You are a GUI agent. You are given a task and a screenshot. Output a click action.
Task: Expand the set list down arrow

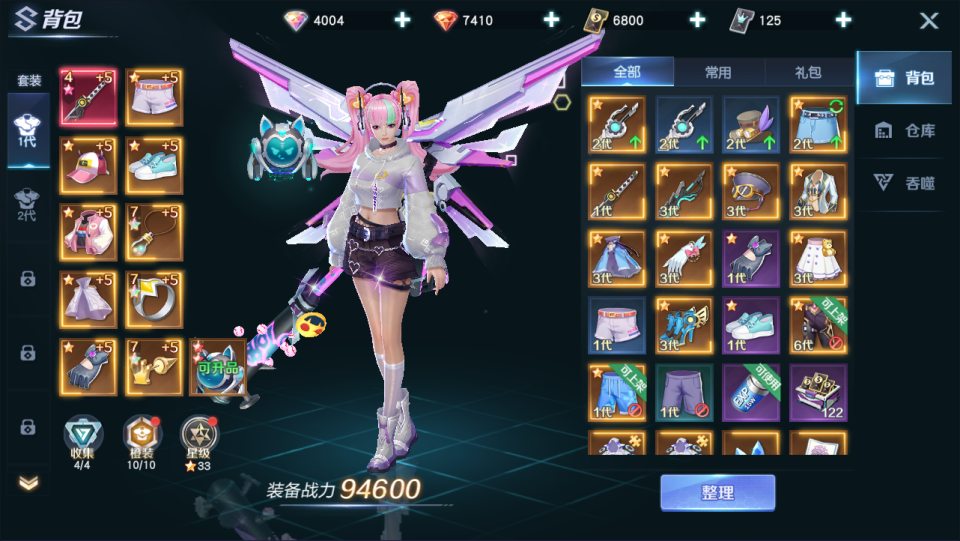tap(28, 483)
